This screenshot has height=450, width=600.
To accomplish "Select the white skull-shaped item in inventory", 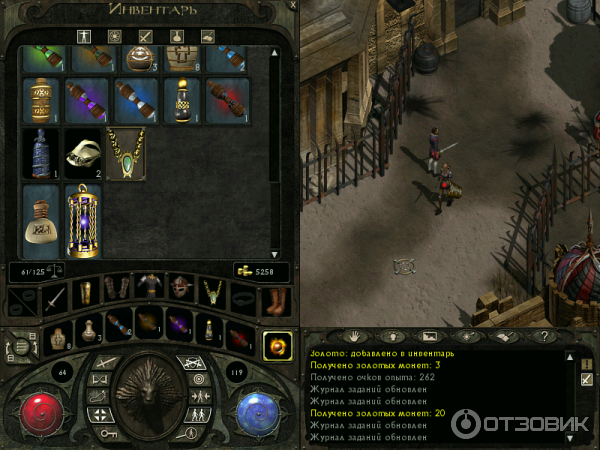I will [x=82, y=152].
